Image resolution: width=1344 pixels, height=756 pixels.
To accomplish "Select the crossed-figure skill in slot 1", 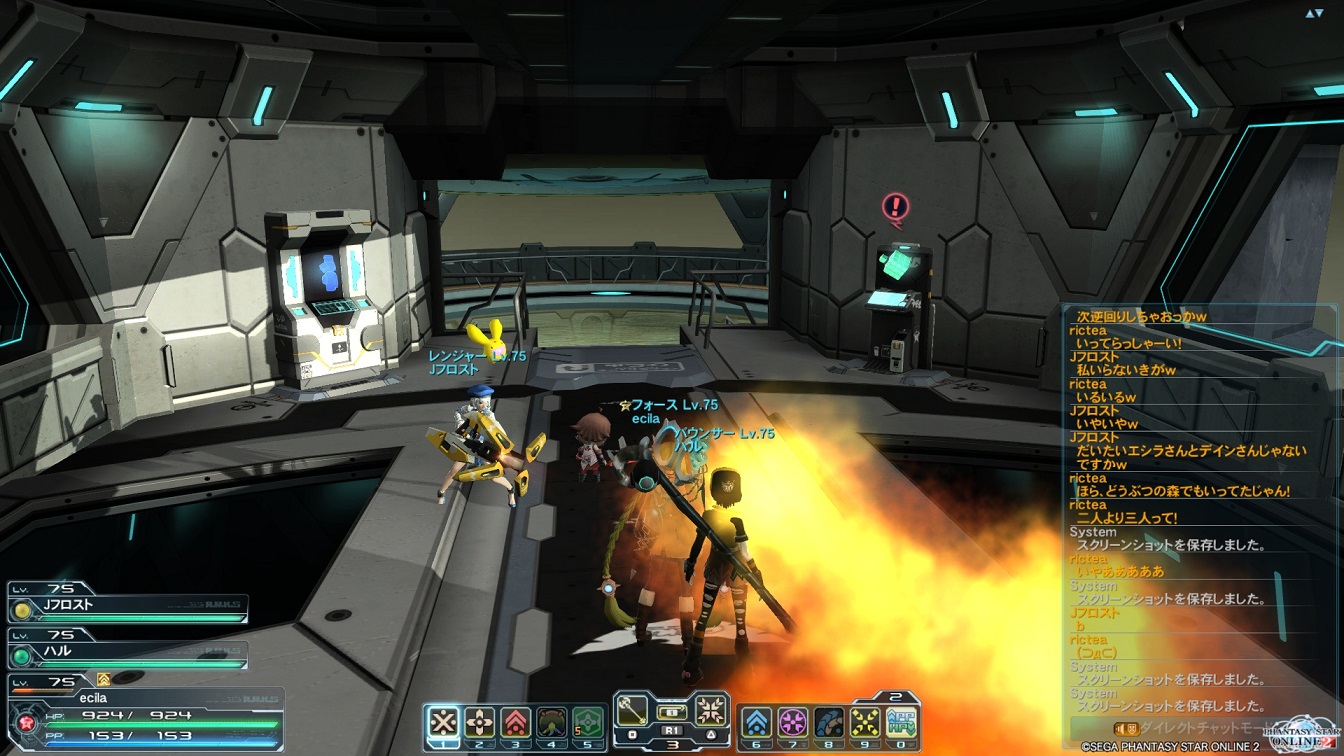I will [x=442, y=722].
